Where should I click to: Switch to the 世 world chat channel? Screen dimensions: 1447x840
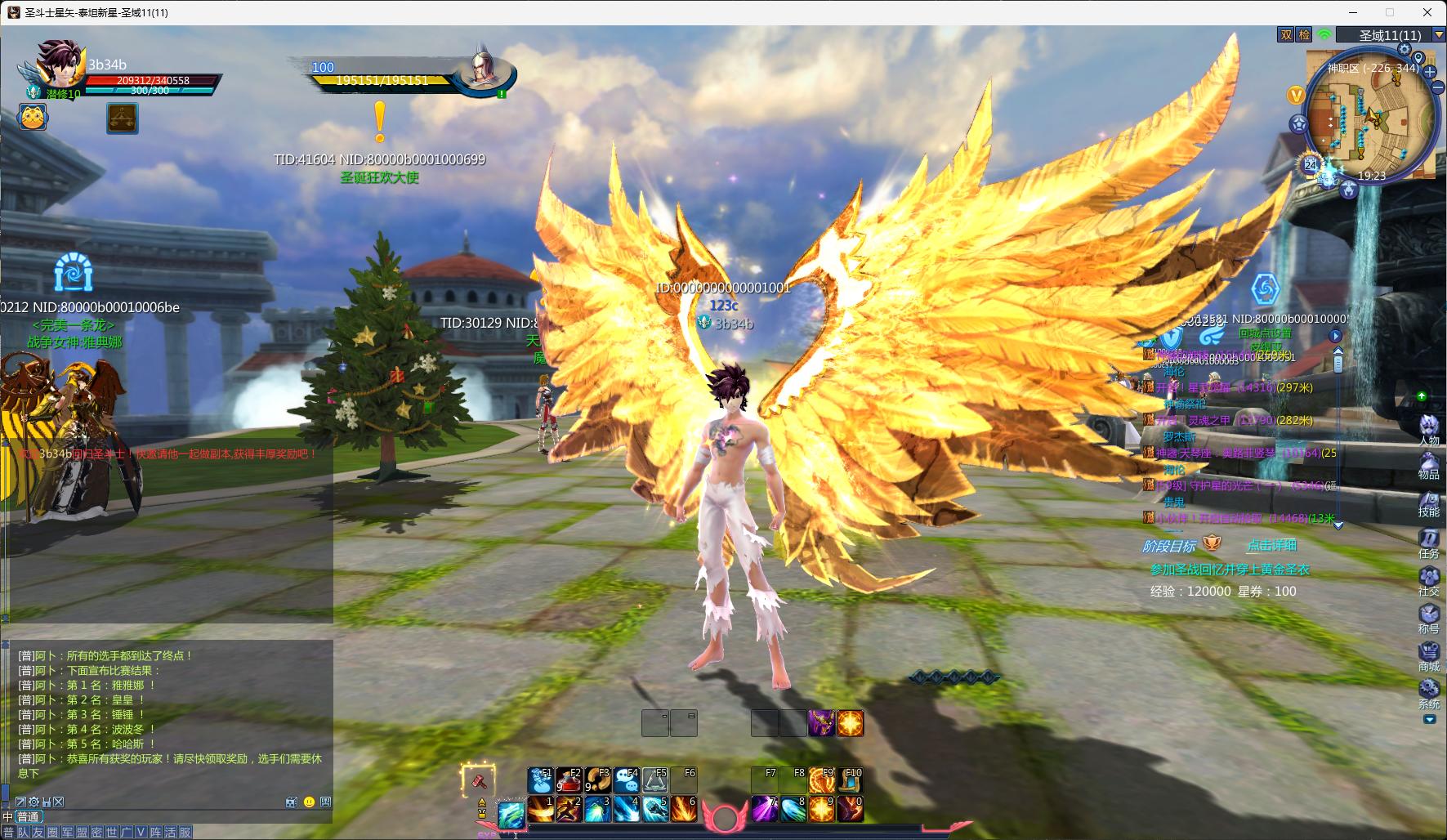(x=112, y=833)
